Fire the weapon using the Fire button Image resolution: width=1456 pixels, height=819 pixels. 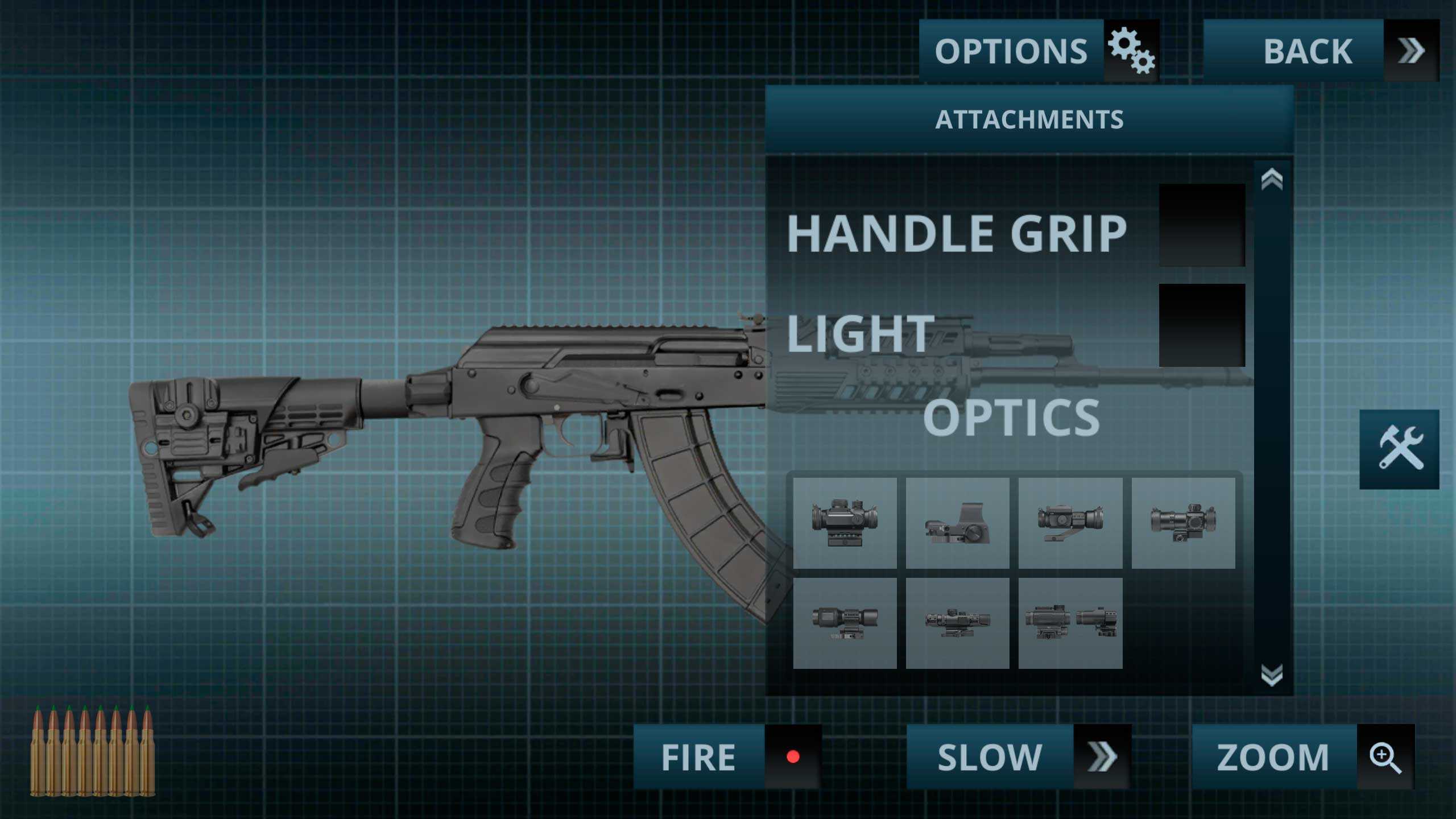[727, 756]
